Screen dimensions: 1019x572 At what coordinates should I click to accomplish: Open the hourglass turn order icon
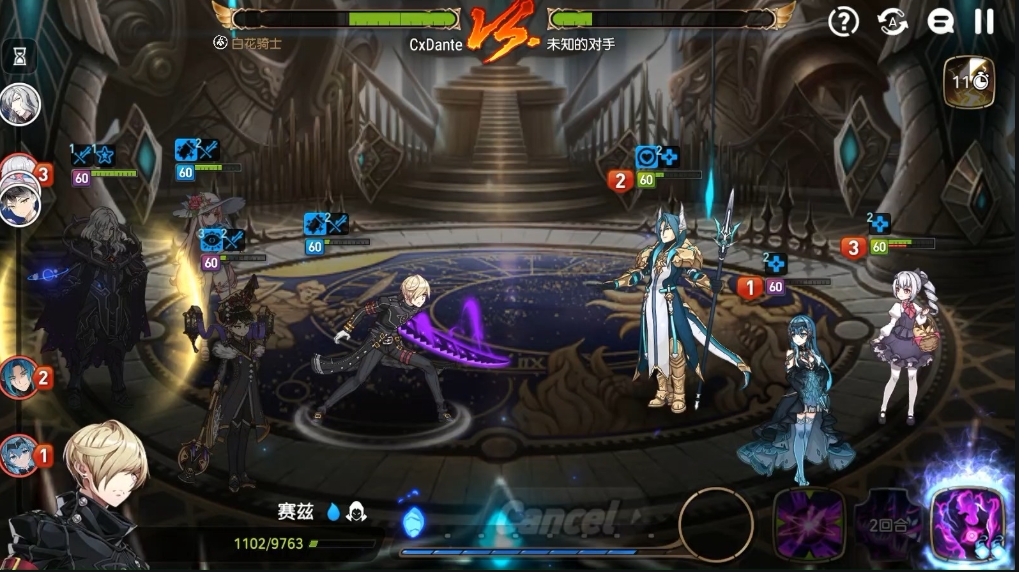click(x=19, y=57)
